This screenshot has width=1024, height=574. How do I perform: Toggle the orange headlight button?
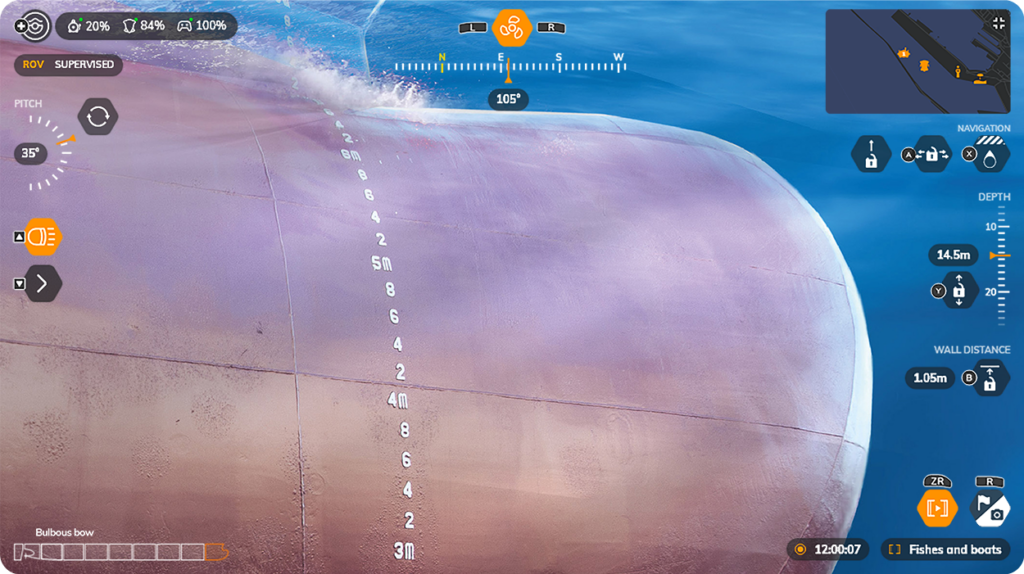coord(42,237)
